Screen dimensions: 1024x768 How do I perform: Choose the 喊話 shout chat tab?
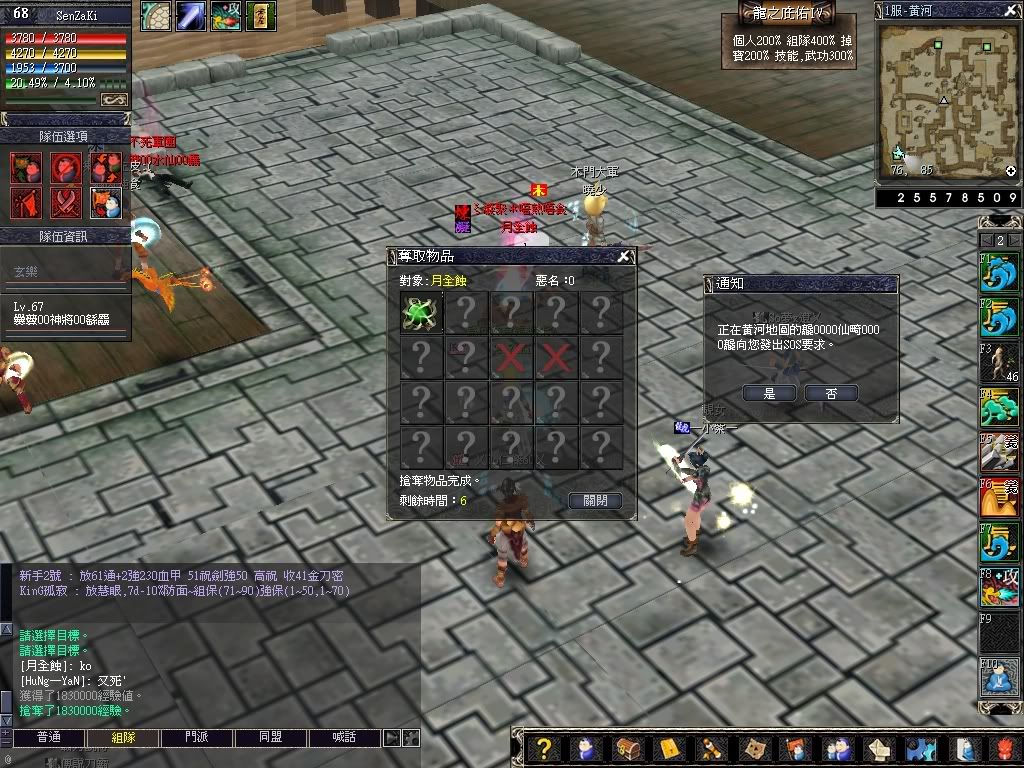point(345,738)
